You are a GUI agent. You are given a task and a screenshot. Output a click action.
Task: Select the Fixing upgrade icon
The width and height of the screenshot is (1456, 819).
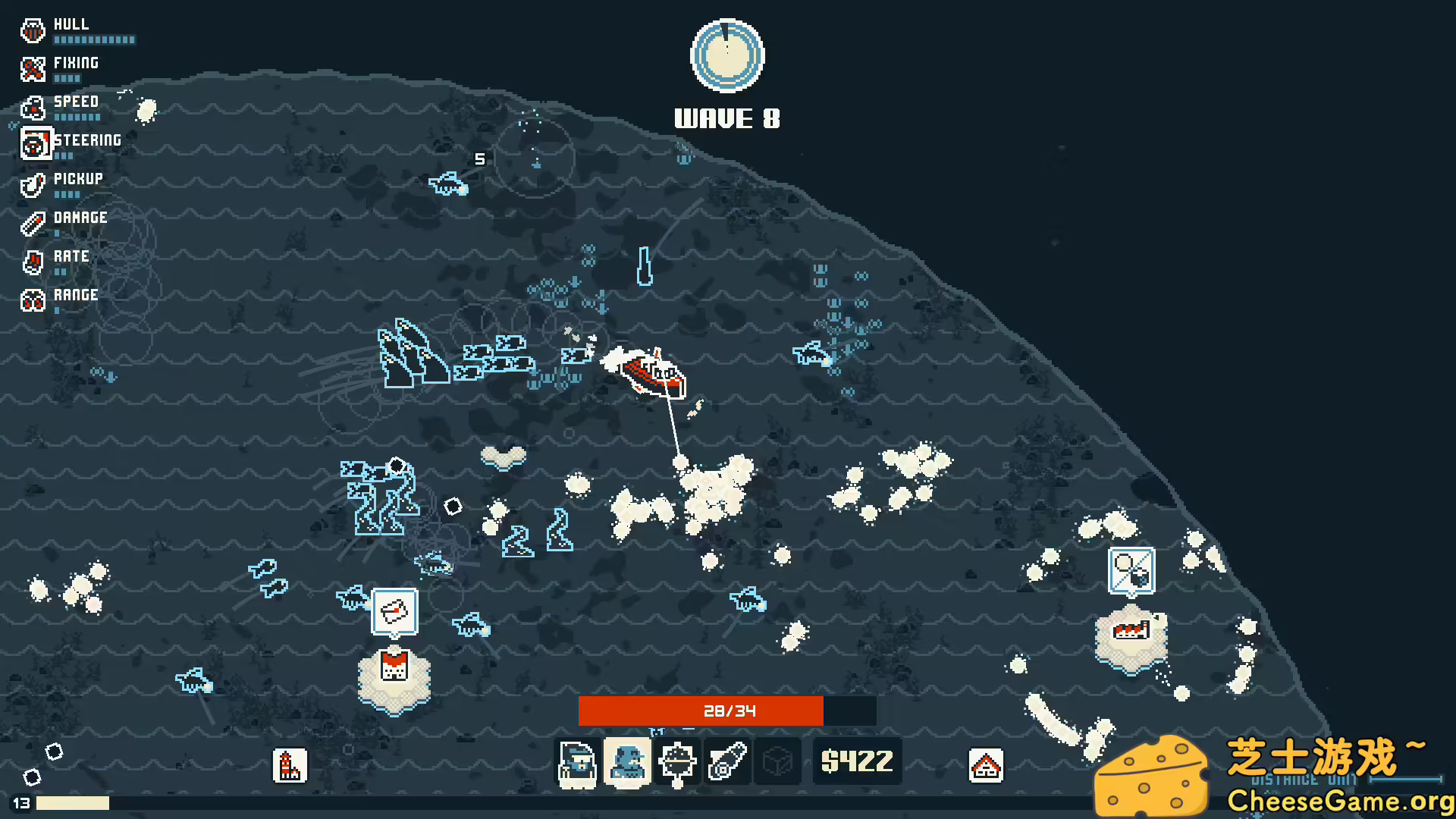coord(32,70)
